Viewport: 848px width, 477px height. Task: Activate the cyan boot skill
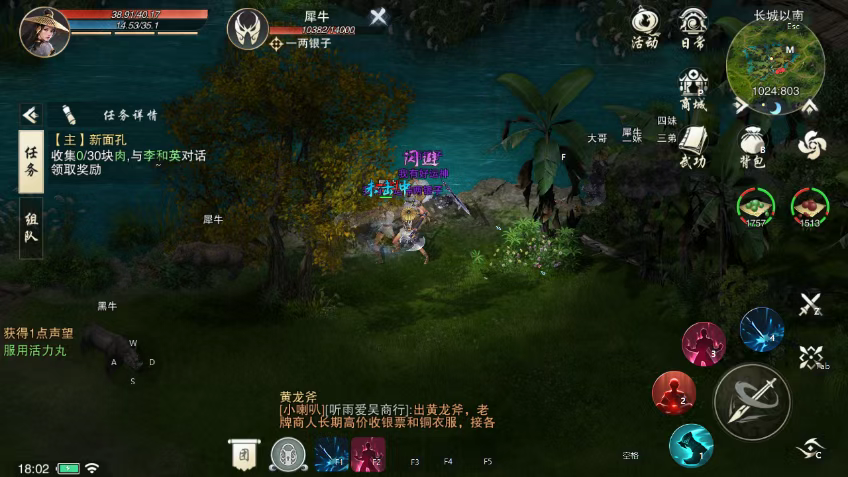tap(690, 445)
